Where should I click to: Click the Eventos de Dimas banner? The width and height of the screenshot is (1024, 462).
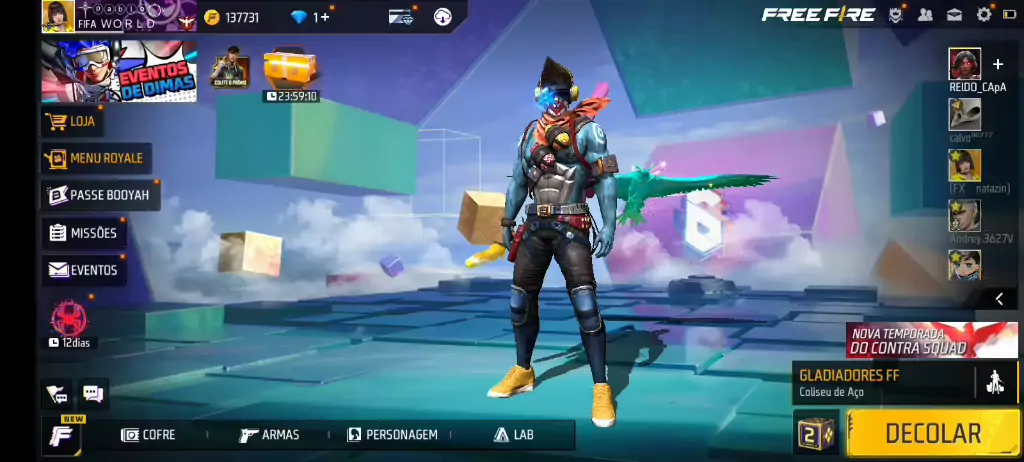click(118, 71)
